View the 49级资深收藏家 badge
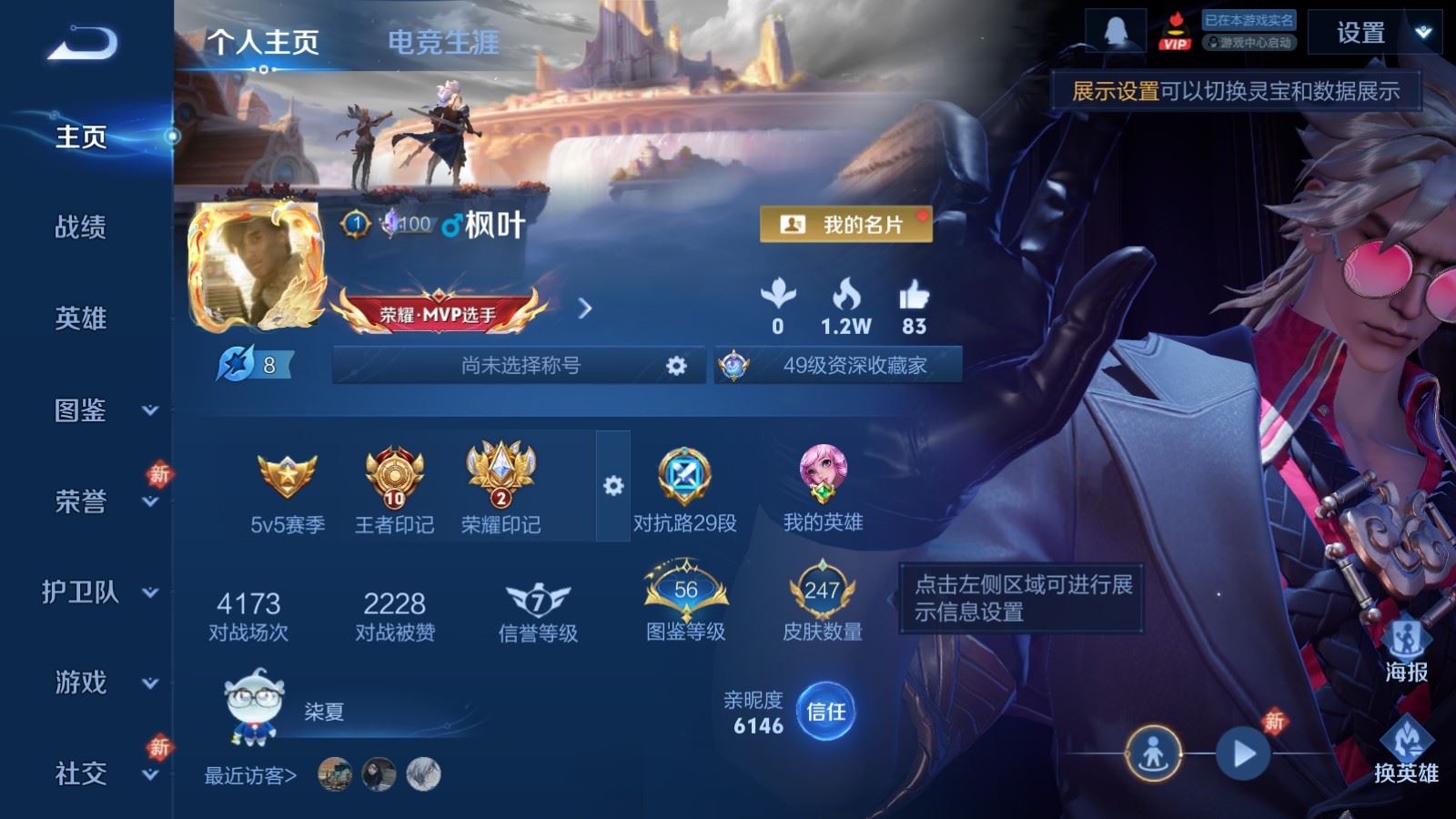The image size is (1456, 819). 838,366
